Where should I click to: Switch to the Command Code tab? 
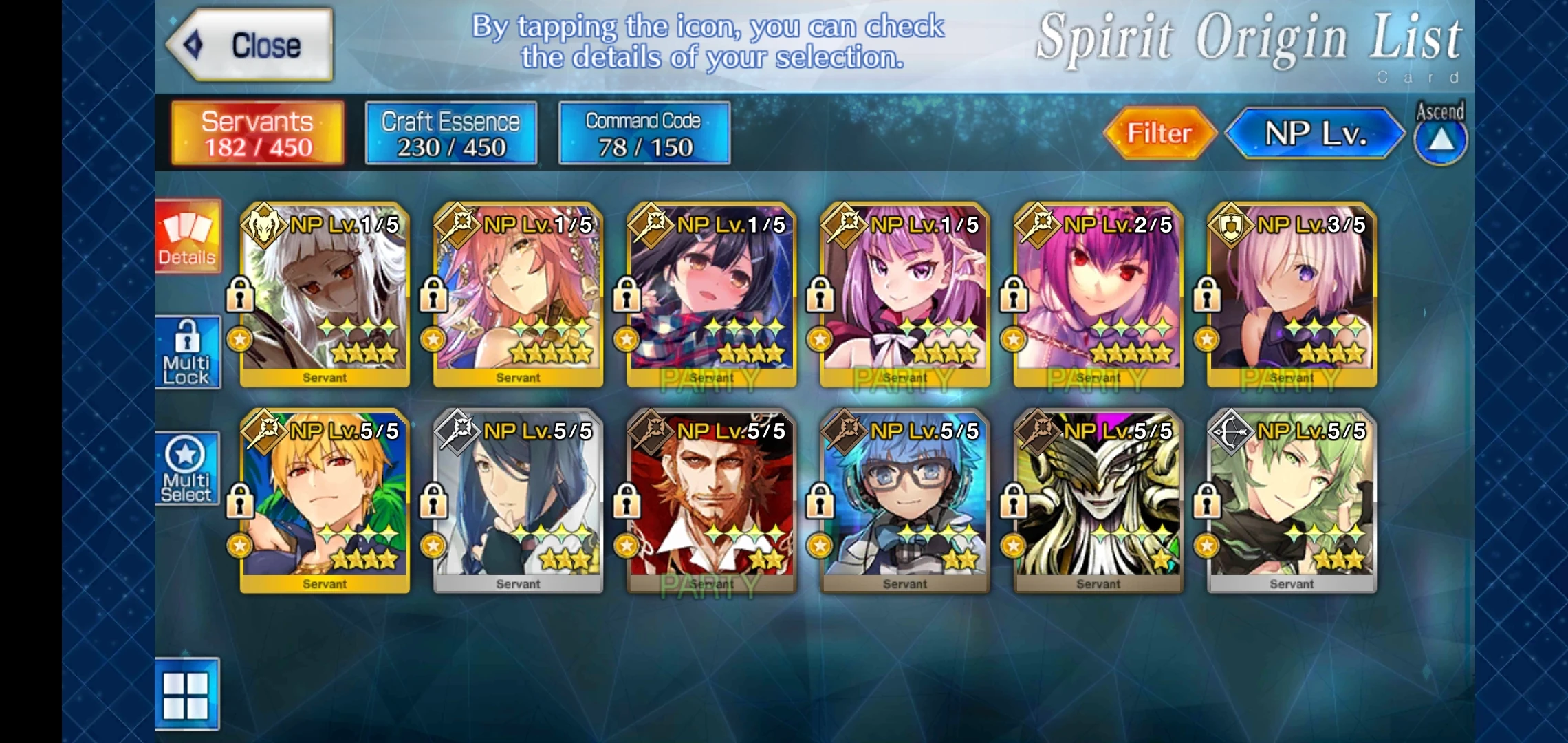[x=643, y=132]
